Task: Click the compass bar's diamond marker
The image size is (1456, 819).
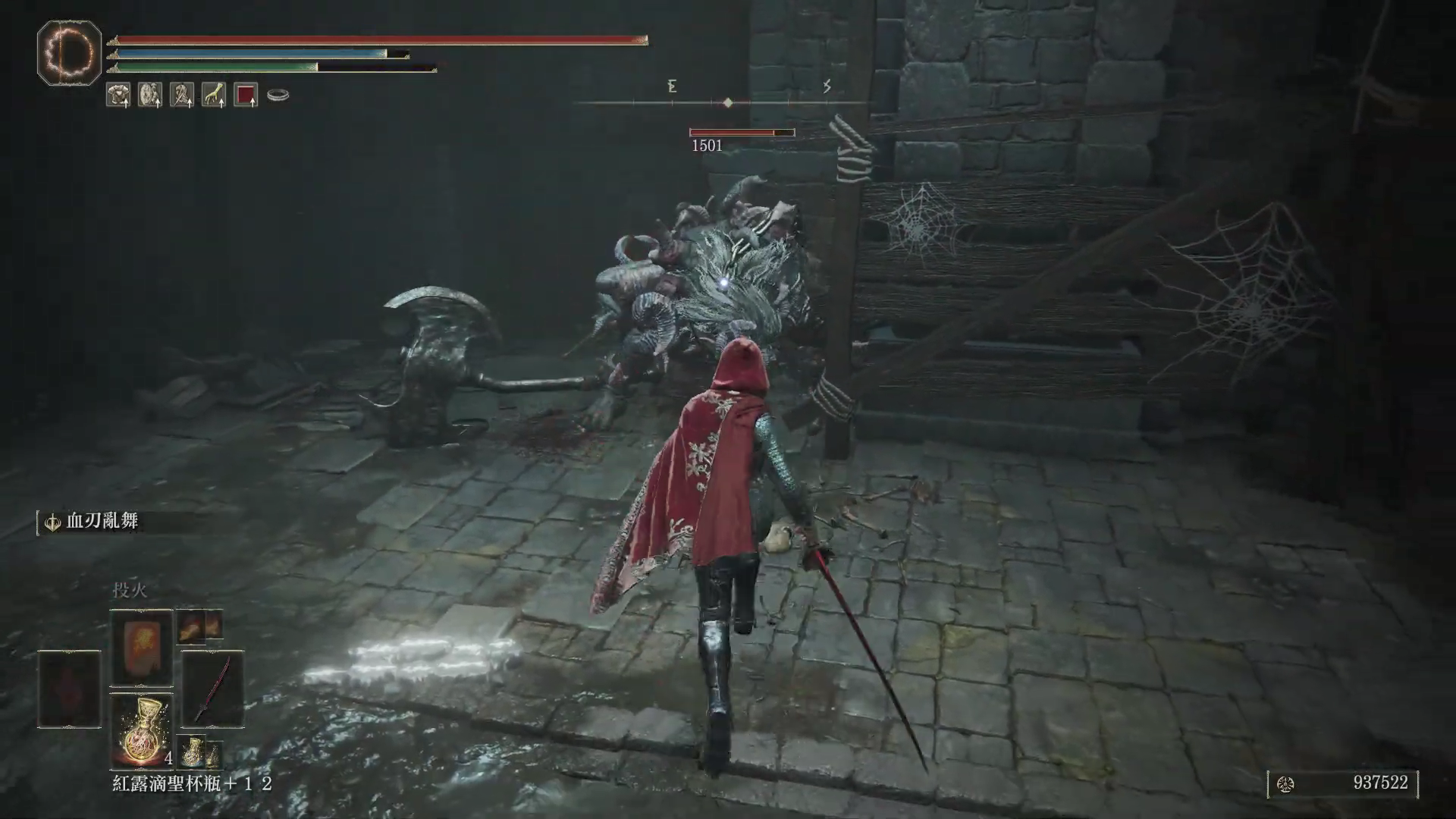Action: (x=728, y=102)
